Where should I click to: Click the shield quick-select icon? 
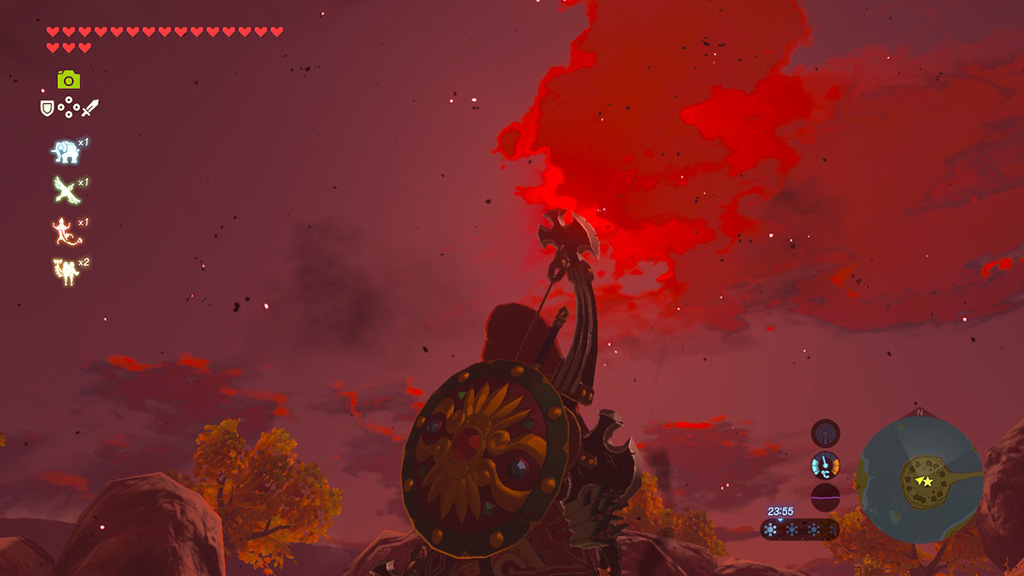47,107
